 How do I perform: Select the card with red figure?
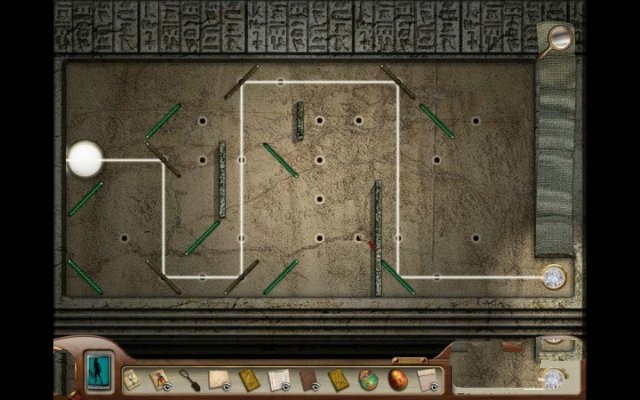point(158,380)
